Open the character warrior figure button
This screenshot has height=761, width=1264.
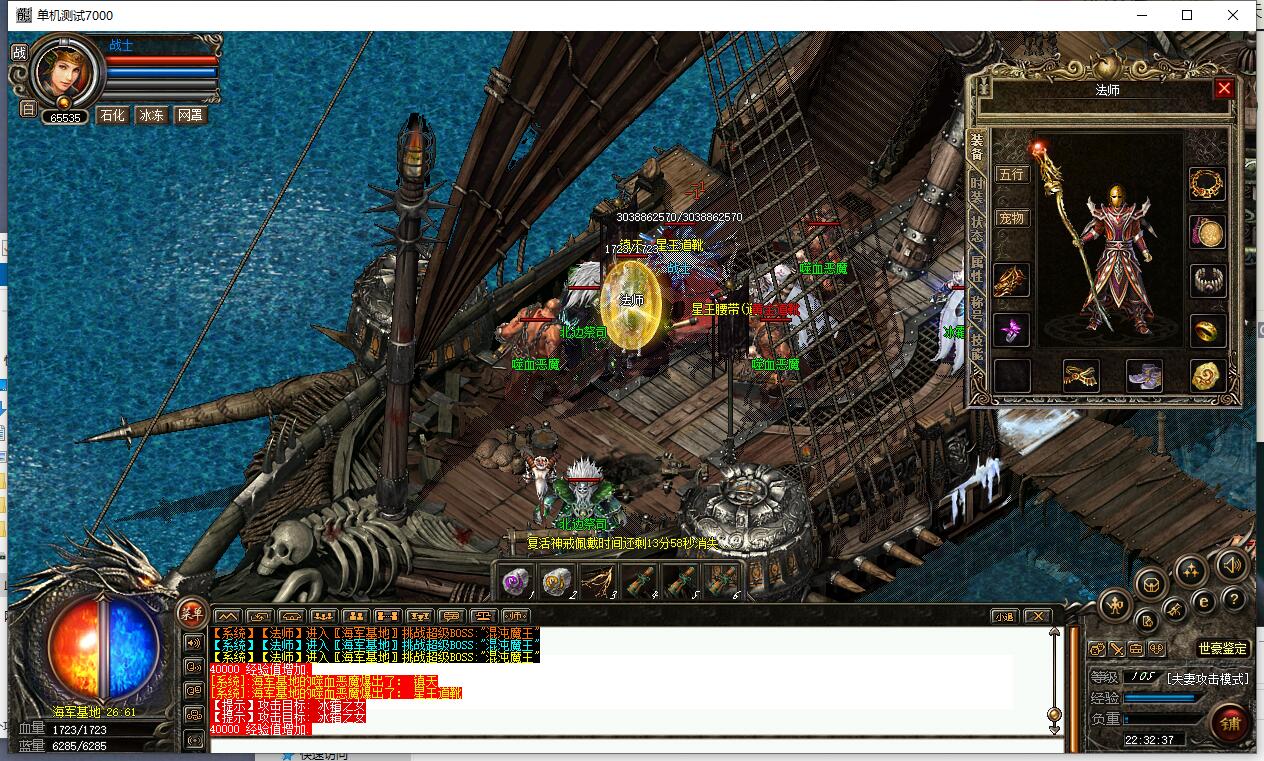(1116, 603)
